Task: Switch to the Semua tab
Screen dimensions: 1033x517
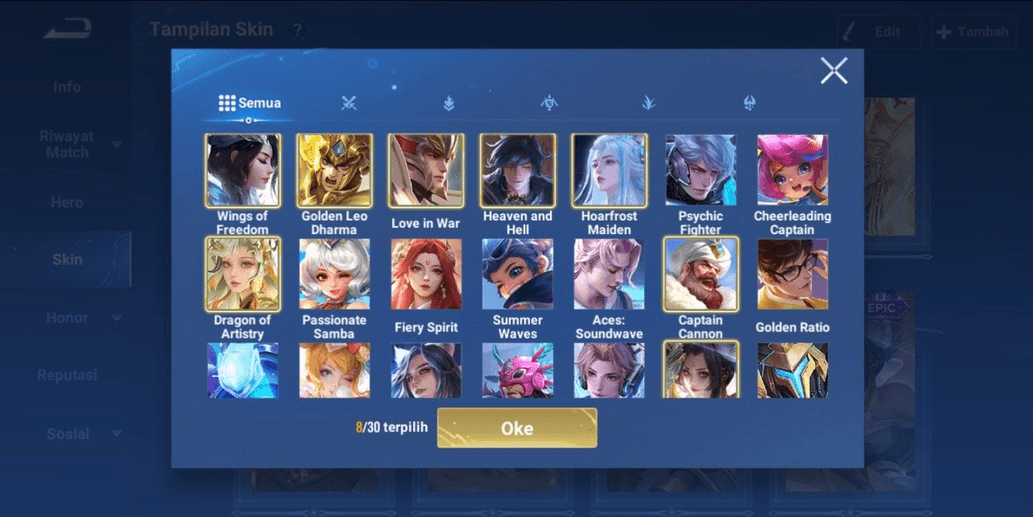Action: pyautogui.click(x=250, y=103)
